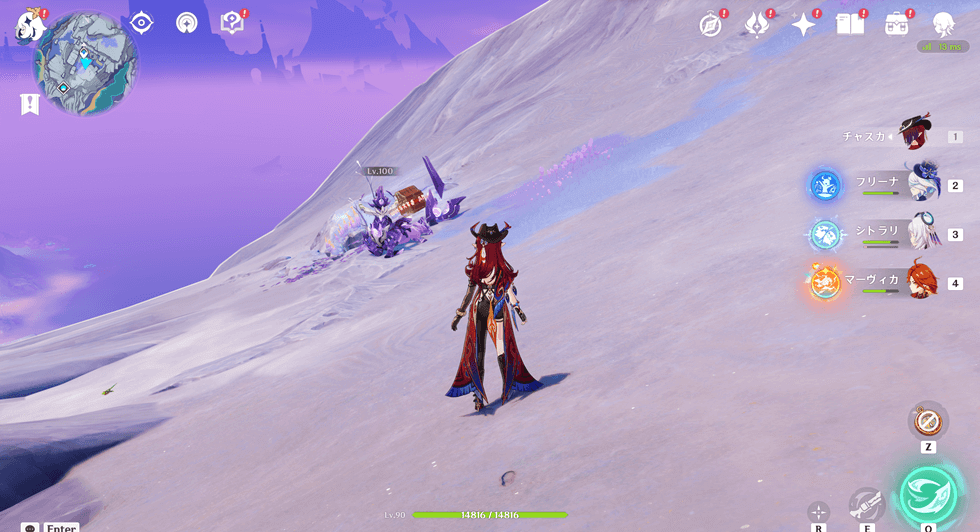This screenshot has height=532, width=980.
Task: Open the character head silhouette icon
Action: pyautogui.click(x=943, y=25)
